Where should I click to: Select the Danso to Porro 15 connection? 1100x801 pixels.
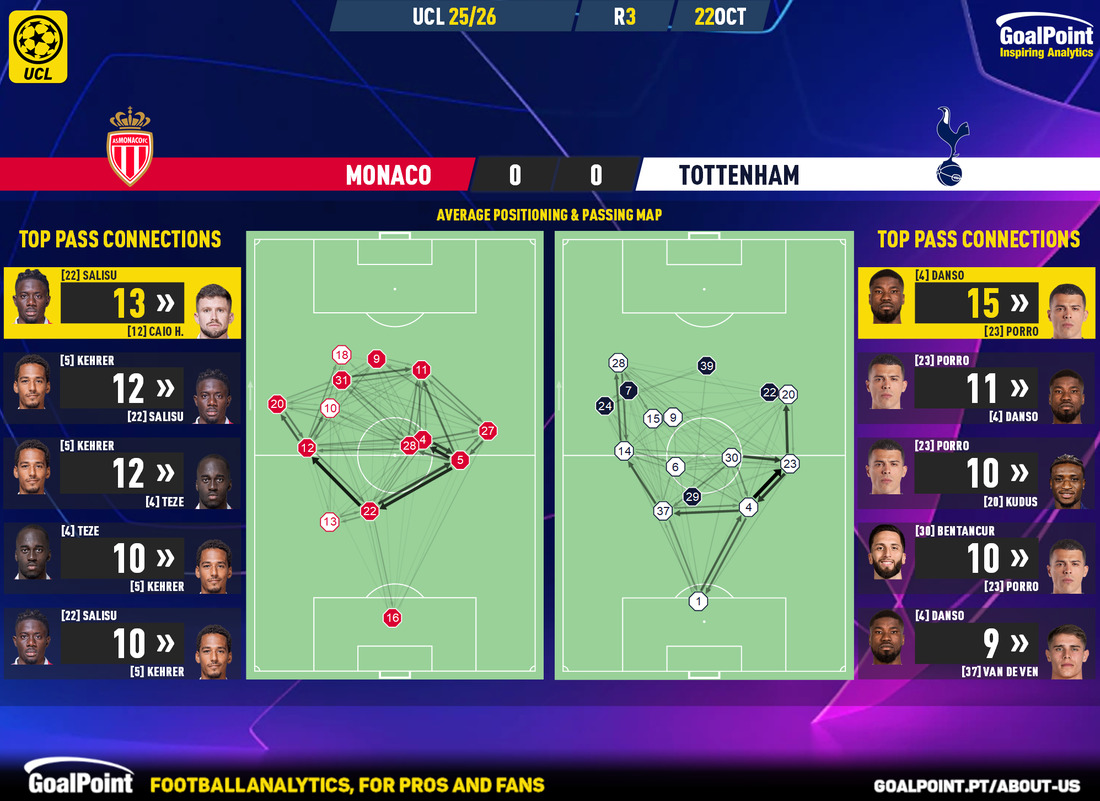(x=977, y=303)
